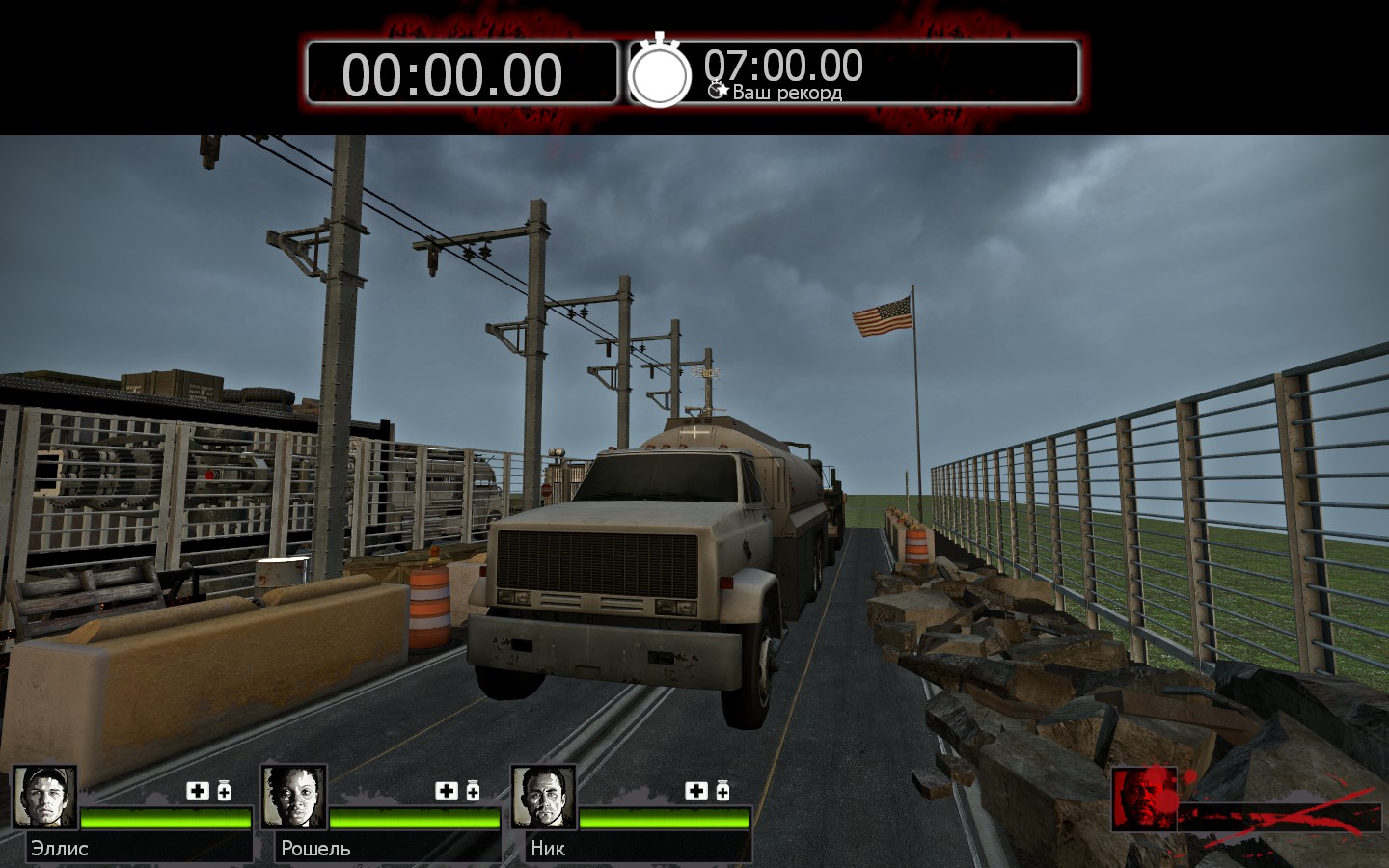Click Rochelle's first aid kit icon
Viewport: 1389px width, 868px height.
click(x=447, y=791)
